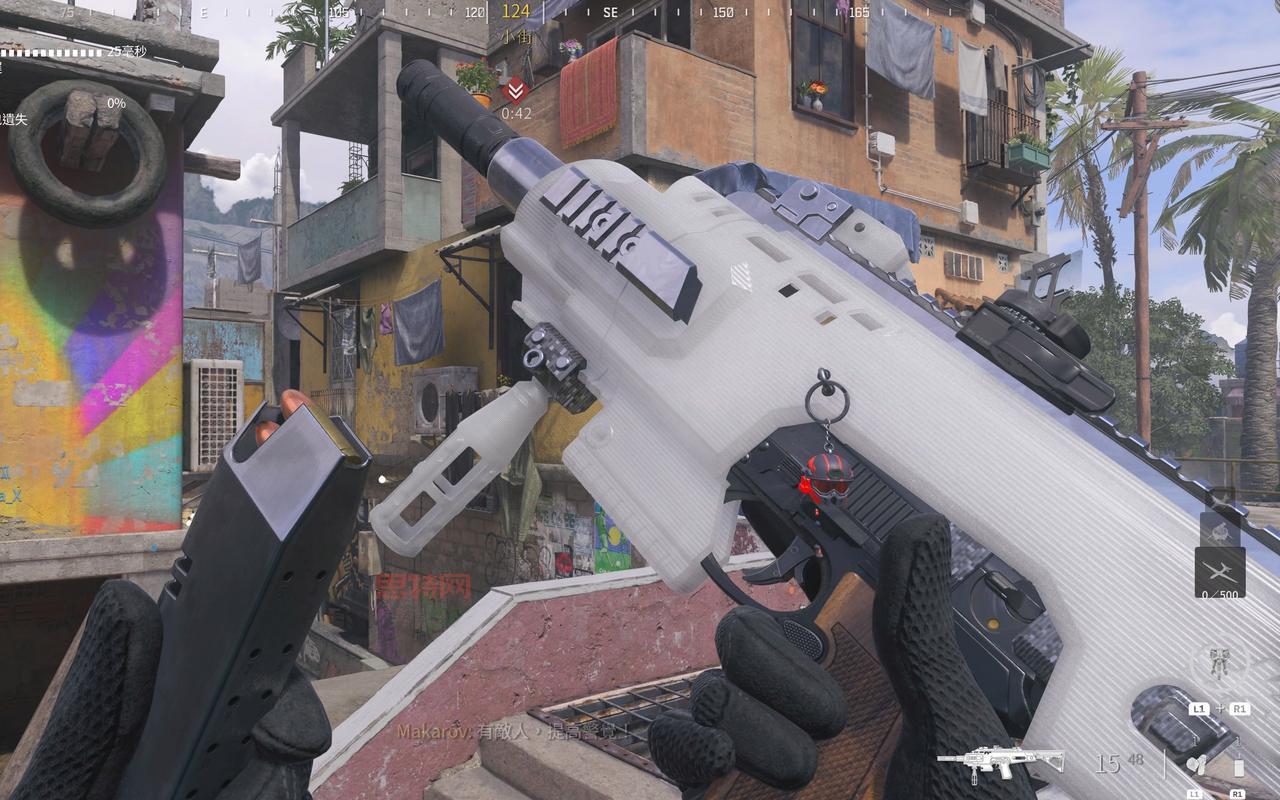Activate the field upgrade icon in the circle
The image size is (1280, 800).
pos(1219,663)
